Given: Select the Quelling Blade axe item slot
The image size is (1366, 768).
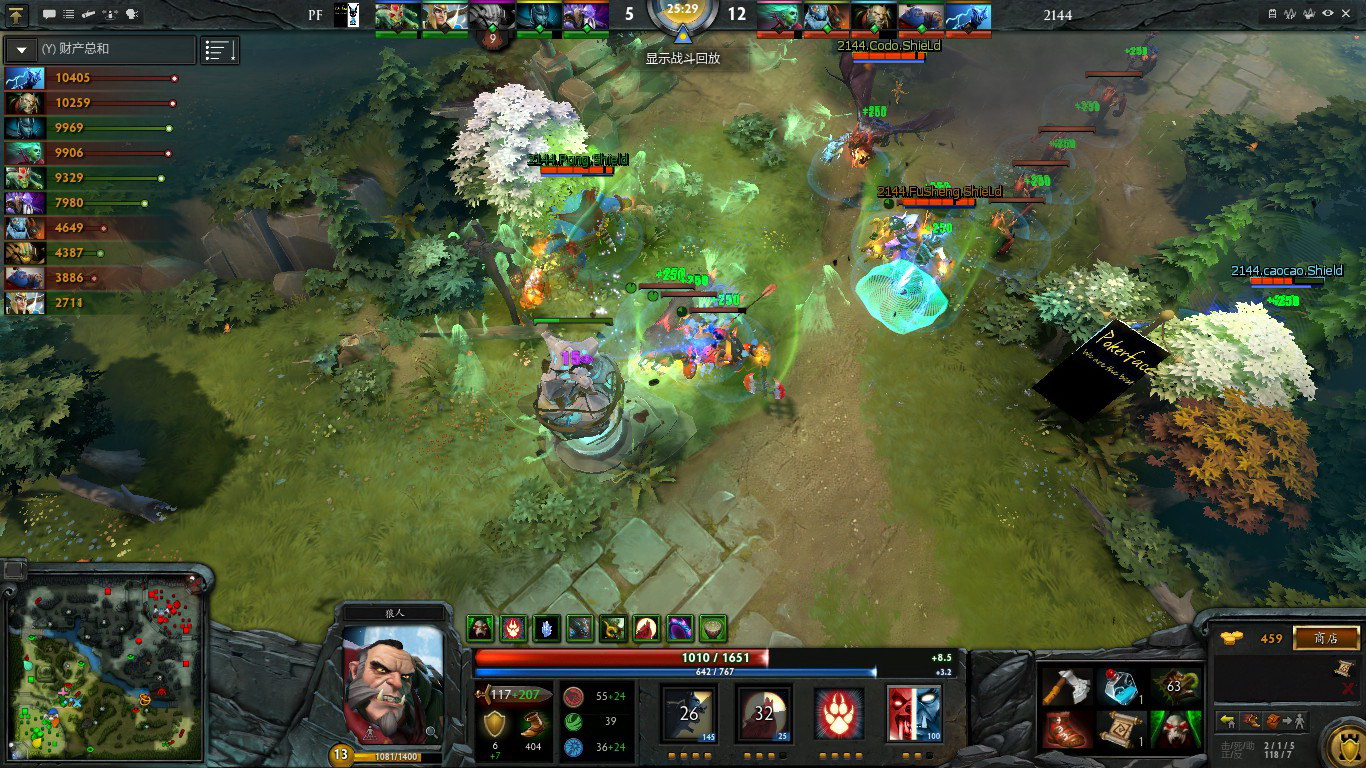Looking at the screenshot, I should pos(1067,687).
